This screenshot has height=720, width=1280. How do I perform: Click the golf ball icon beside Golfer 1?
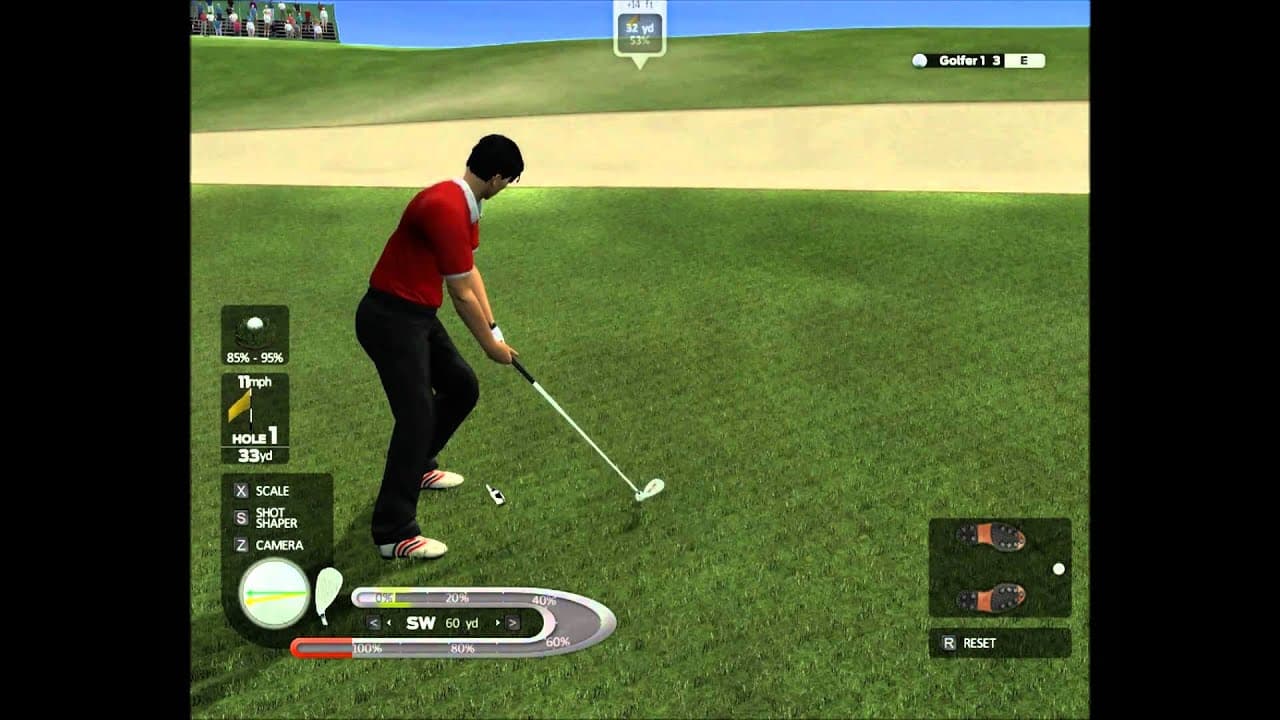[920, 60]
